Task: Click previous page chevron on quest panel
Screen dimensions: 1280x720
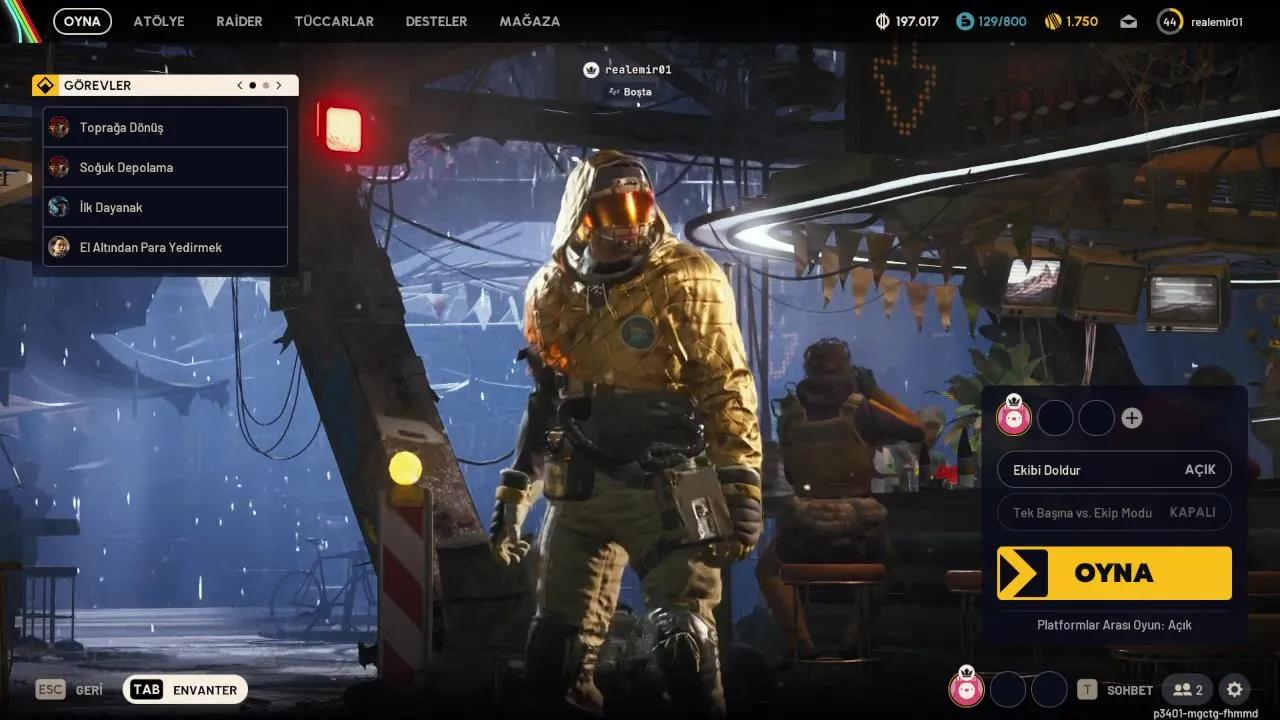Action: click(239, 85)
